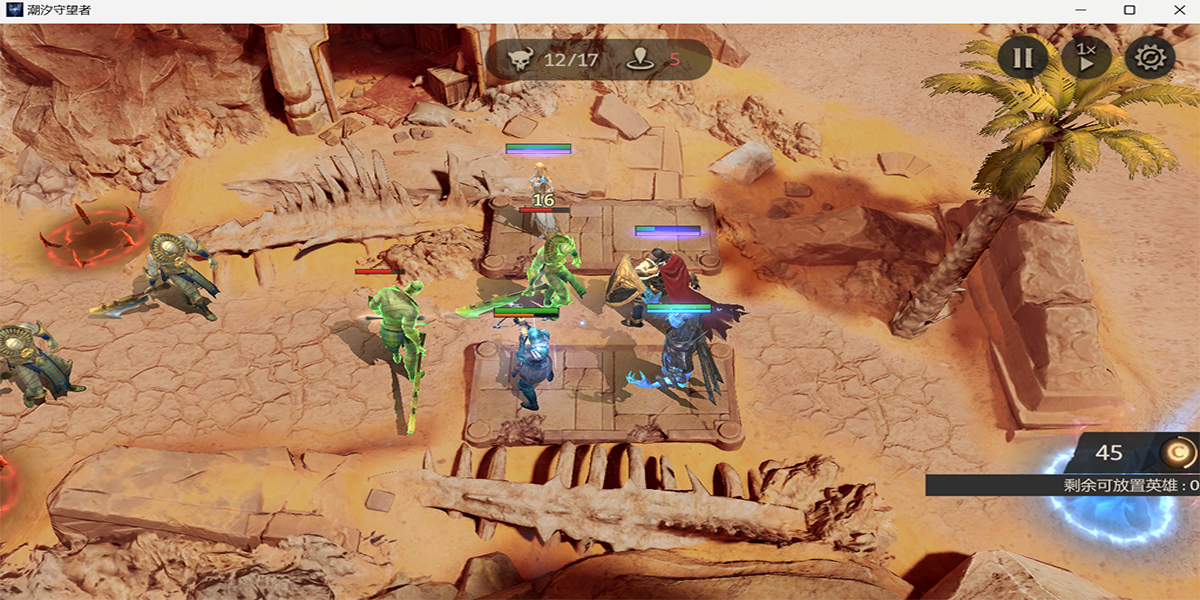The width and height of the screenshot is (1200, 600).
Task: Pause the battle
Action: click(1022, 58)
